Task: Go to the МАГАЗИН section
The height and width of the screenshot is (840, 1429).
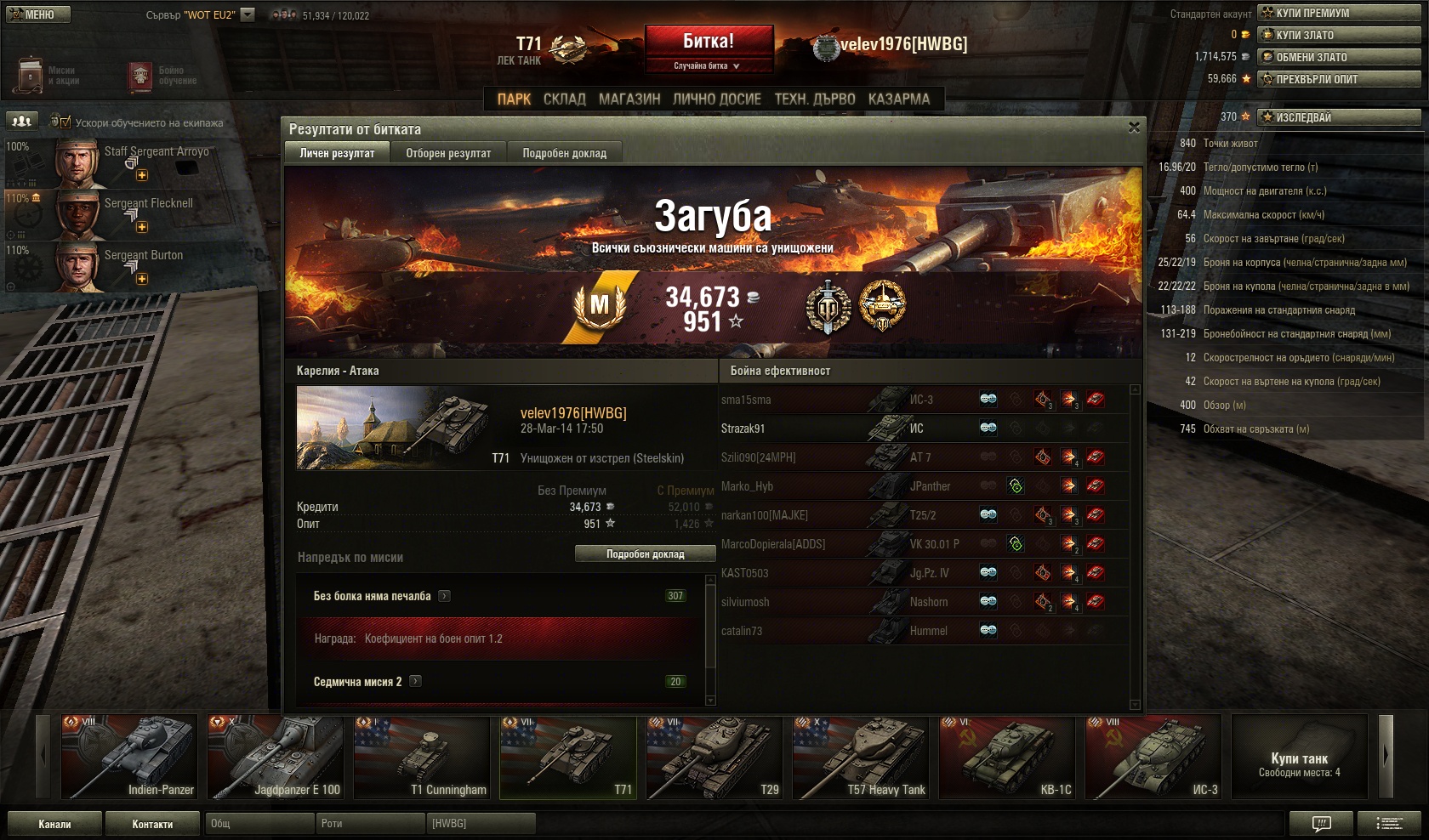Action: (629, 99)
